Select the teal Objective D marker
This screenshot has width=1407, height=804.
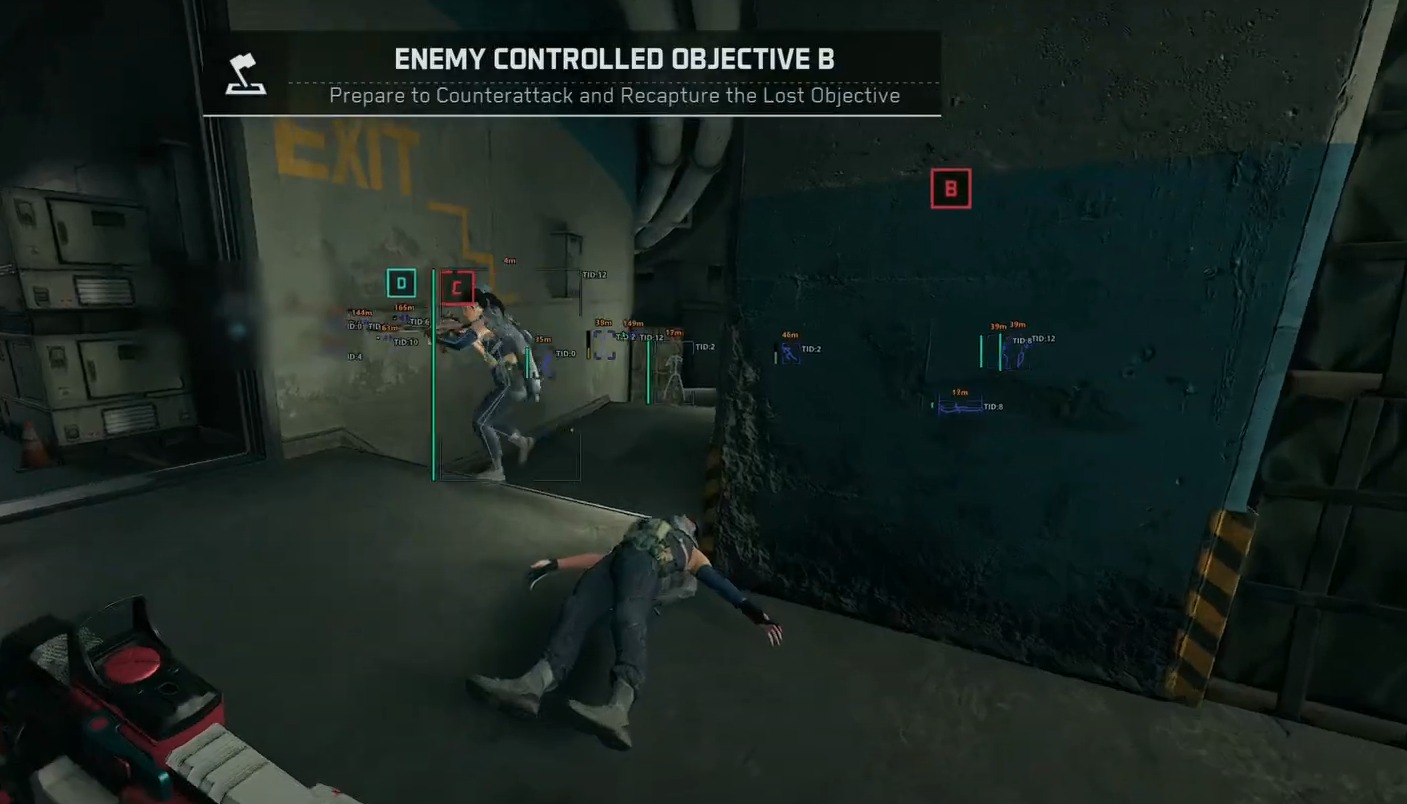401,283
